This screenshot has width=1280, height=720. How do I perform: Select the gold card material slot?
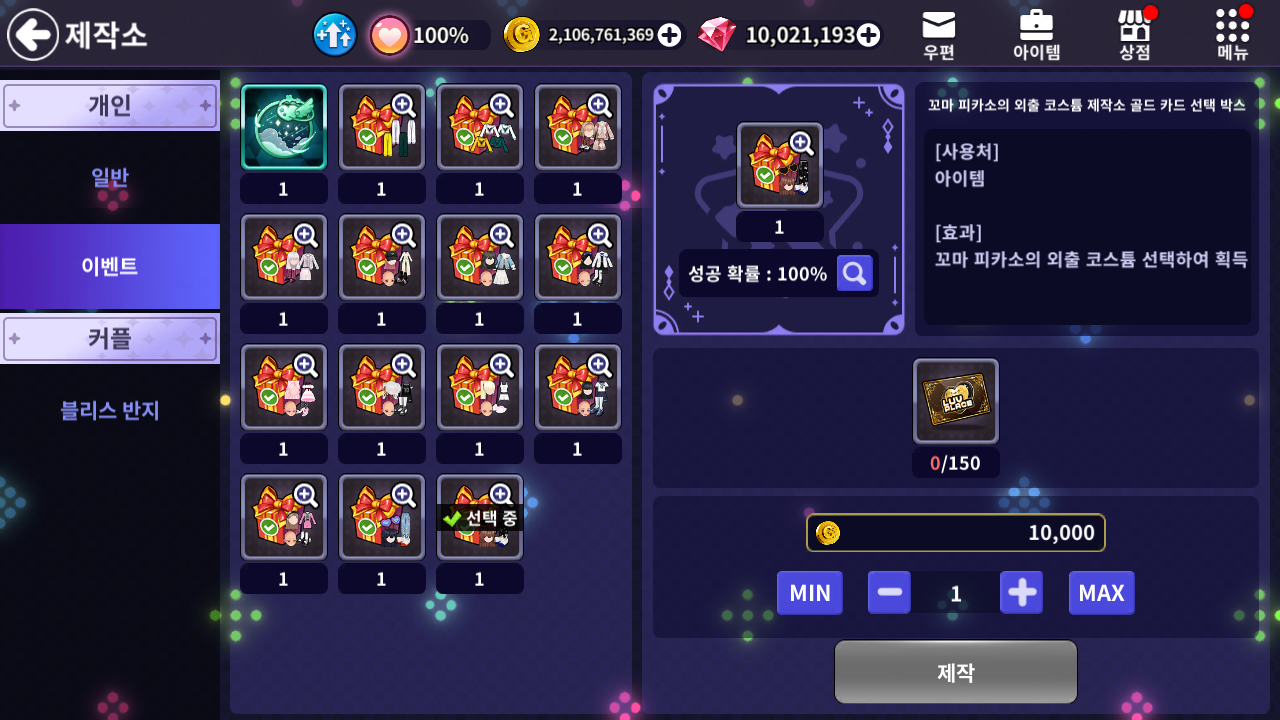[955, 401]
